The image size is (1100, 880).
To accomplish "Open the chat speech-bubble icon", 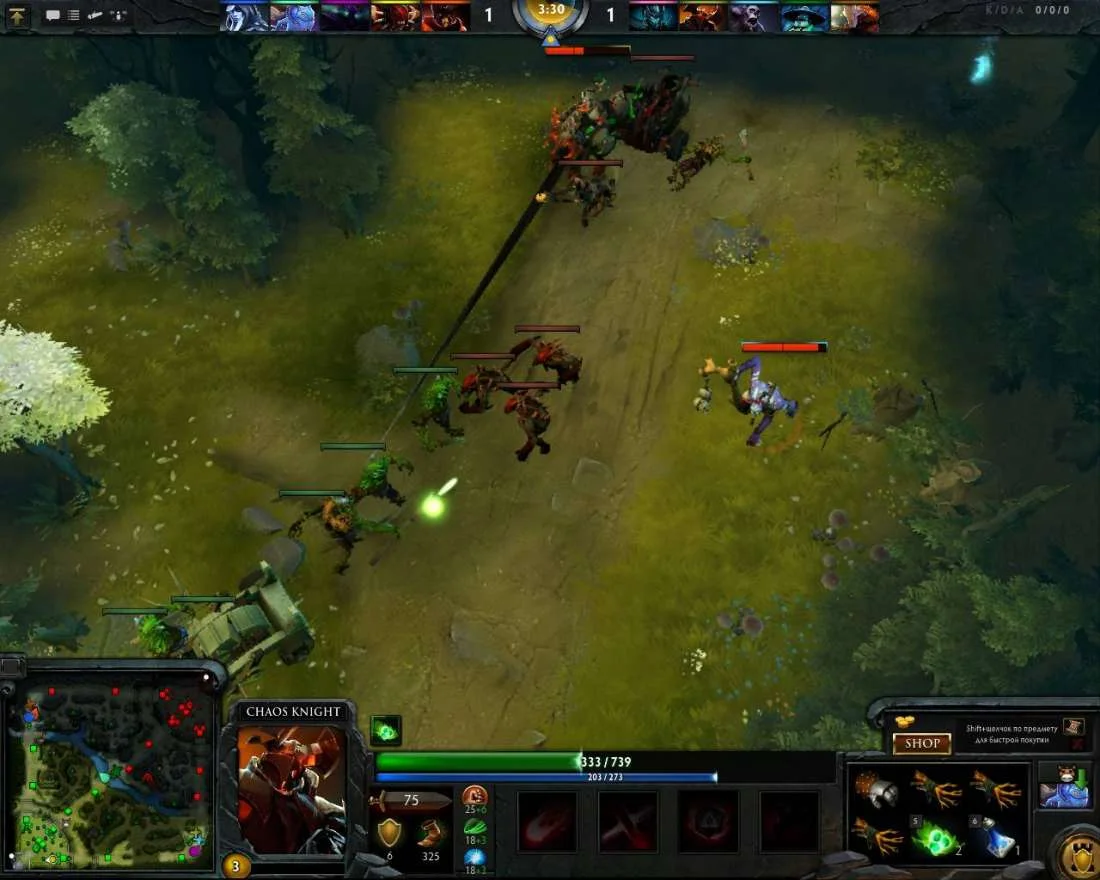I will pos(53,15).
